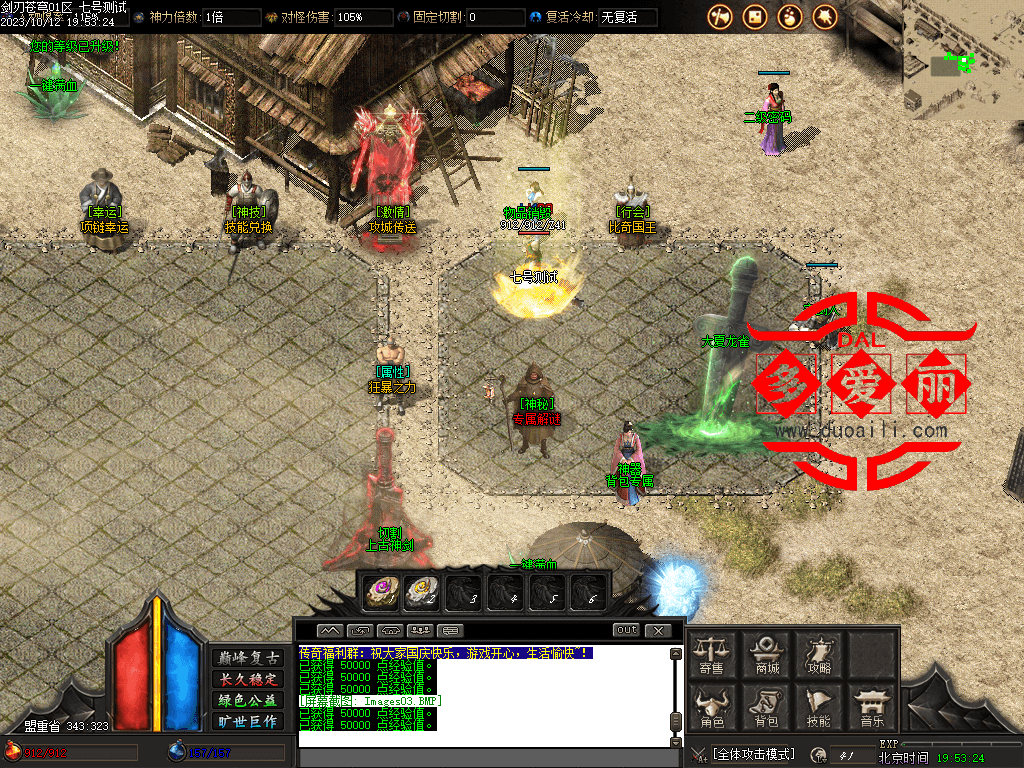Open the 寄售 consignment menu
Viewport: 1024px width, 768px height.
click(x=712, y=654)
